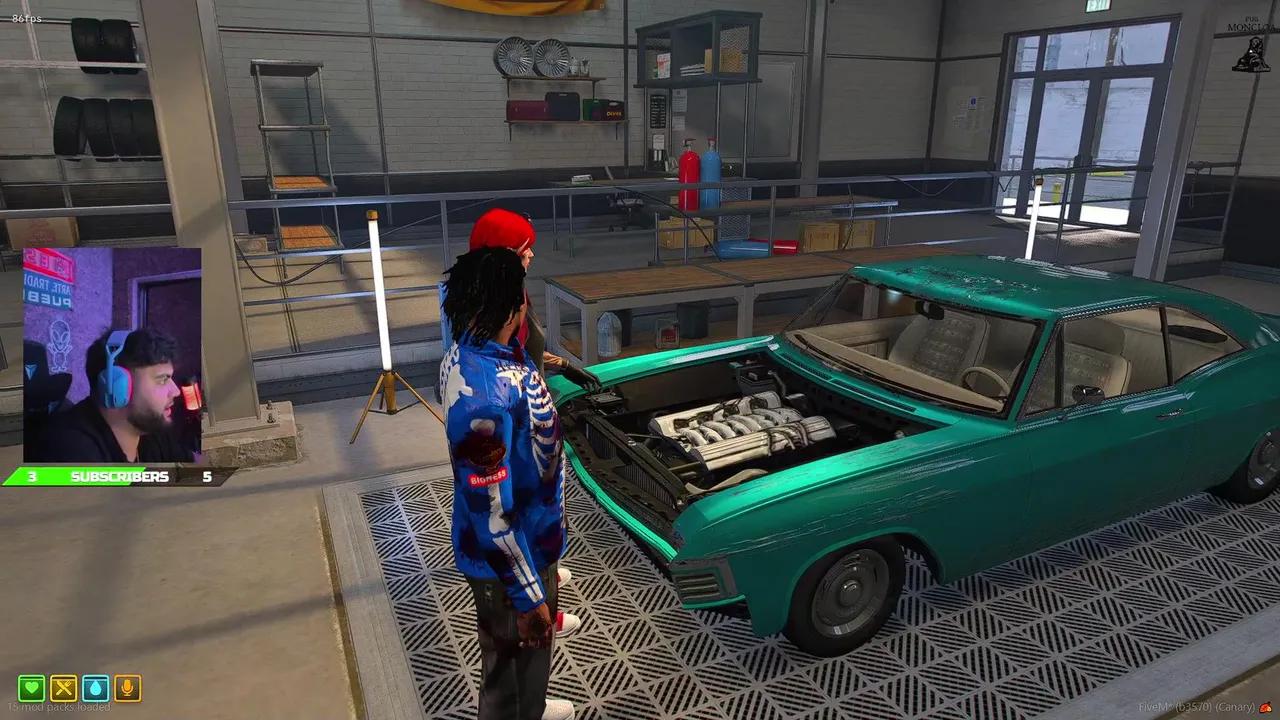Select the yellow hunger status icon

(64, 688)
